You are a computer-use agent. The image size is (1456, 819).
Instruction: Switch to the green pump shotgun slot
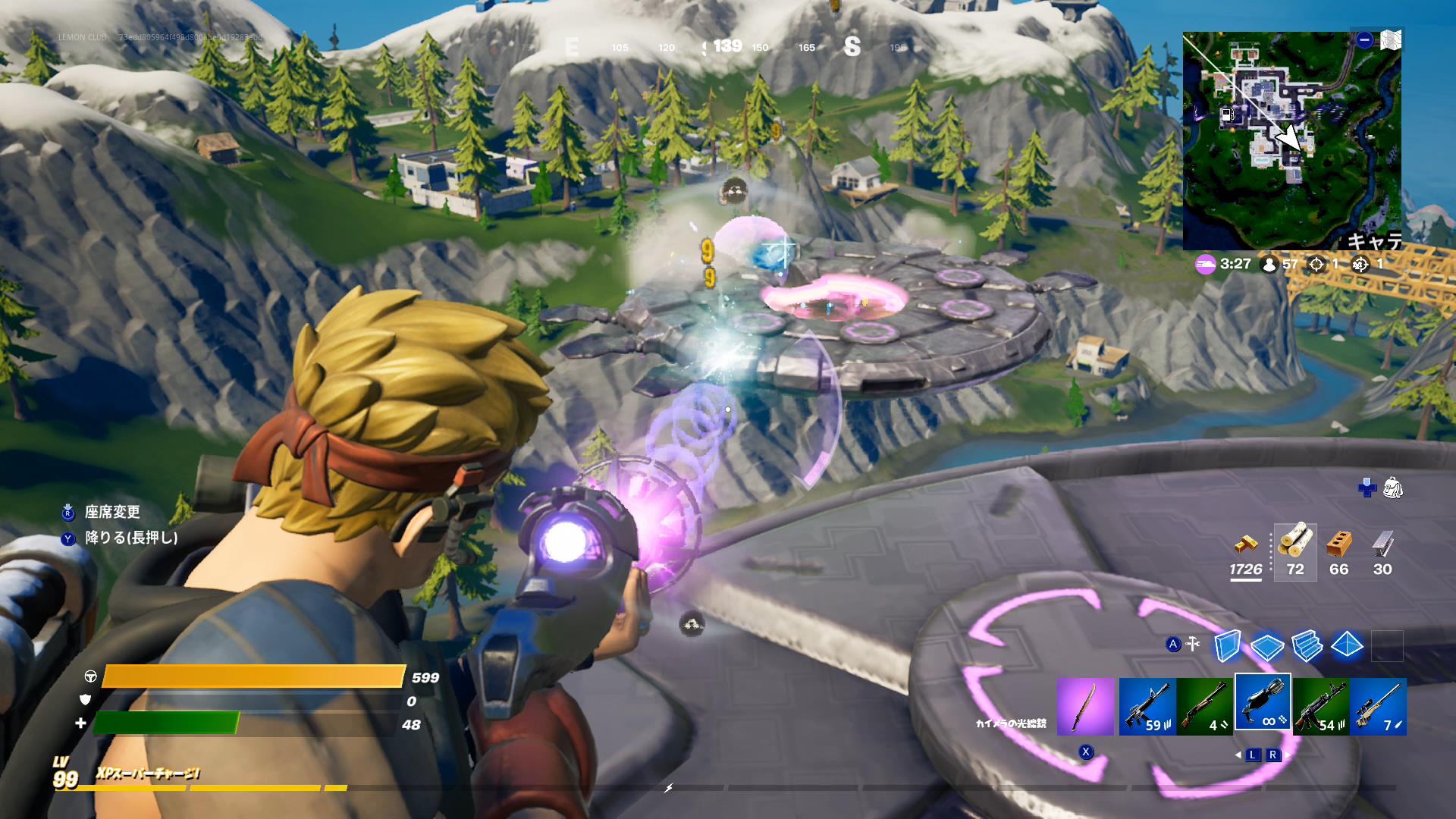click(x=1205, y=707)
